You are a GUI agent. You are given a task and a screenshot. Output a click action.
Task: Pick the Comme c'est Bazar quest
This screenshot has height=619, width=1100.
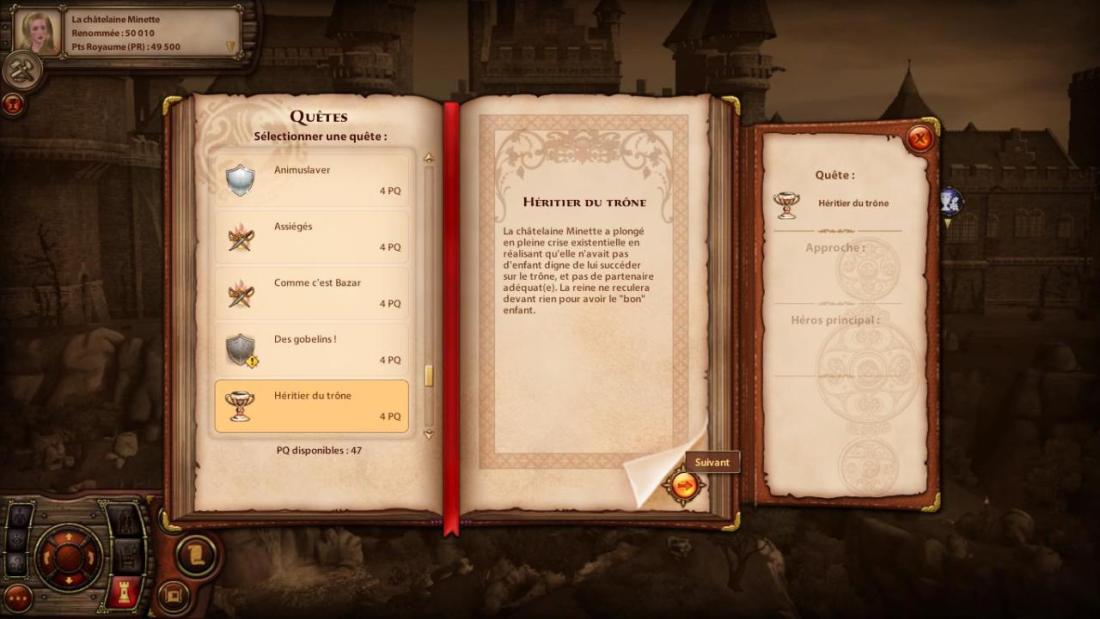312,293
